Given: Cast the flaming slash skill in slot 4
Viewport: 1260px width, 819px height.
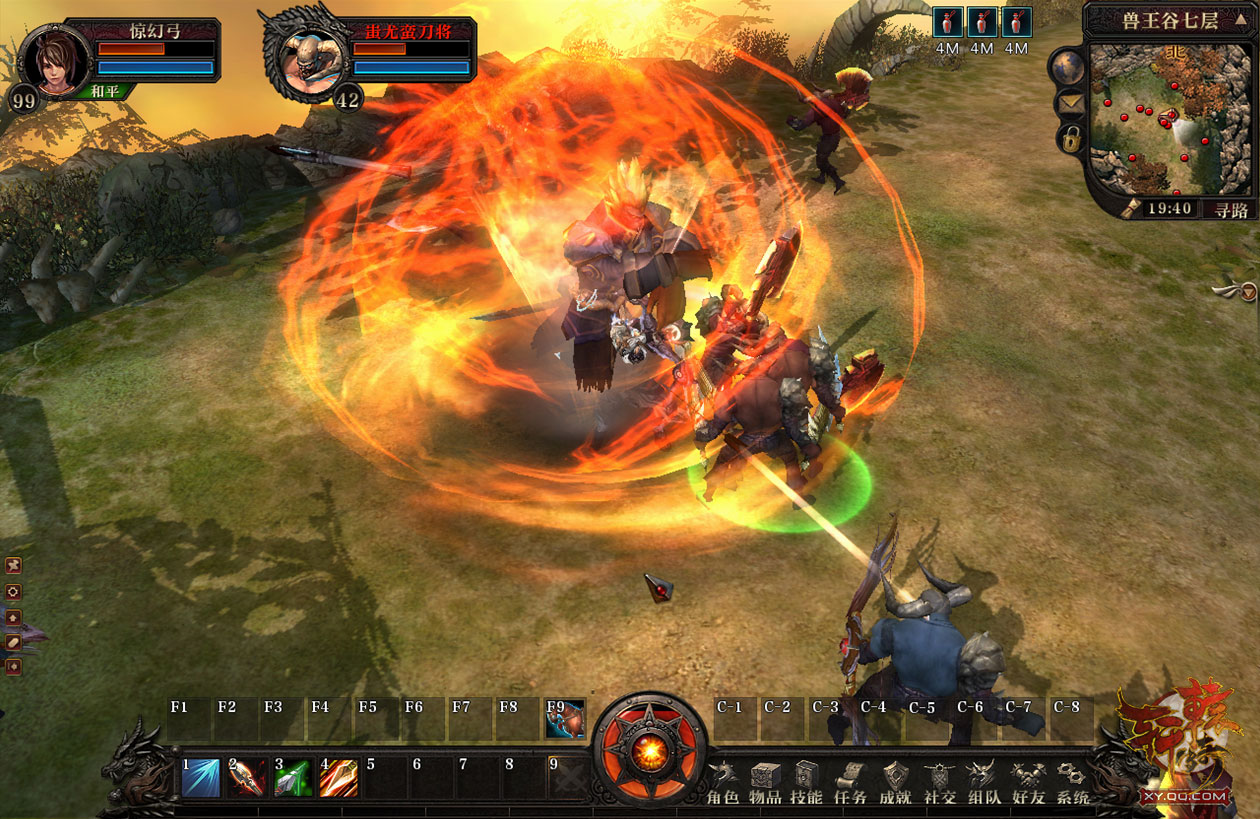Looking at the screenshot, I should pos(339,778).
